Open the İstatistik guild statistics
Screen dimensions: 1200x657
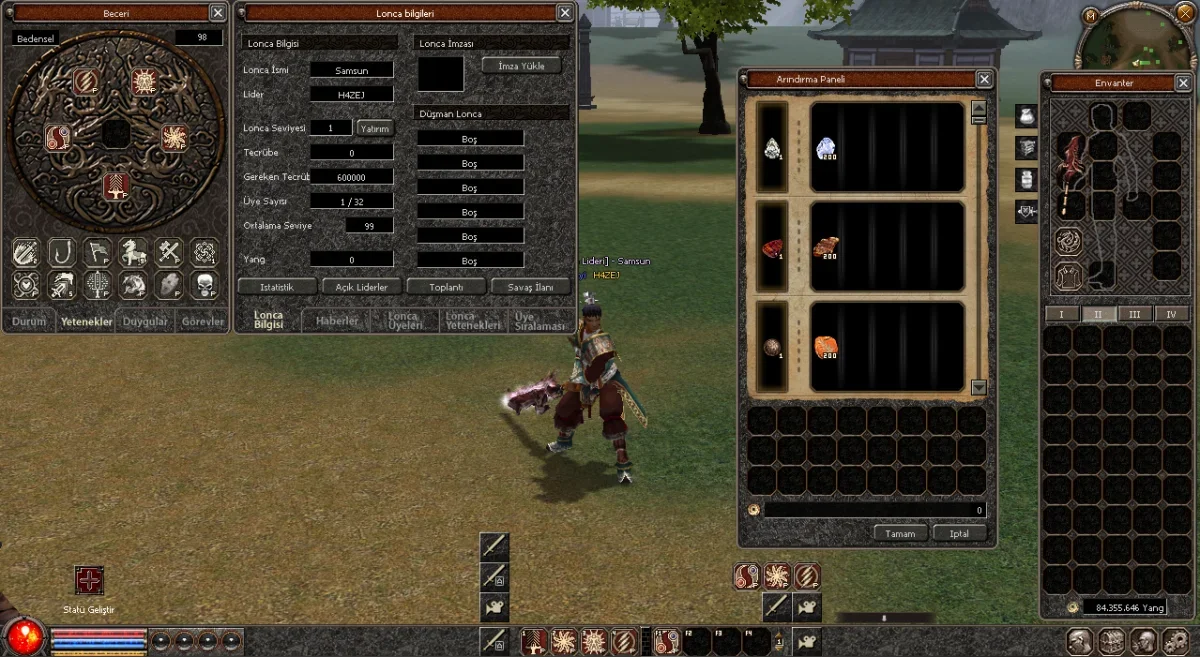pos(276,287)
